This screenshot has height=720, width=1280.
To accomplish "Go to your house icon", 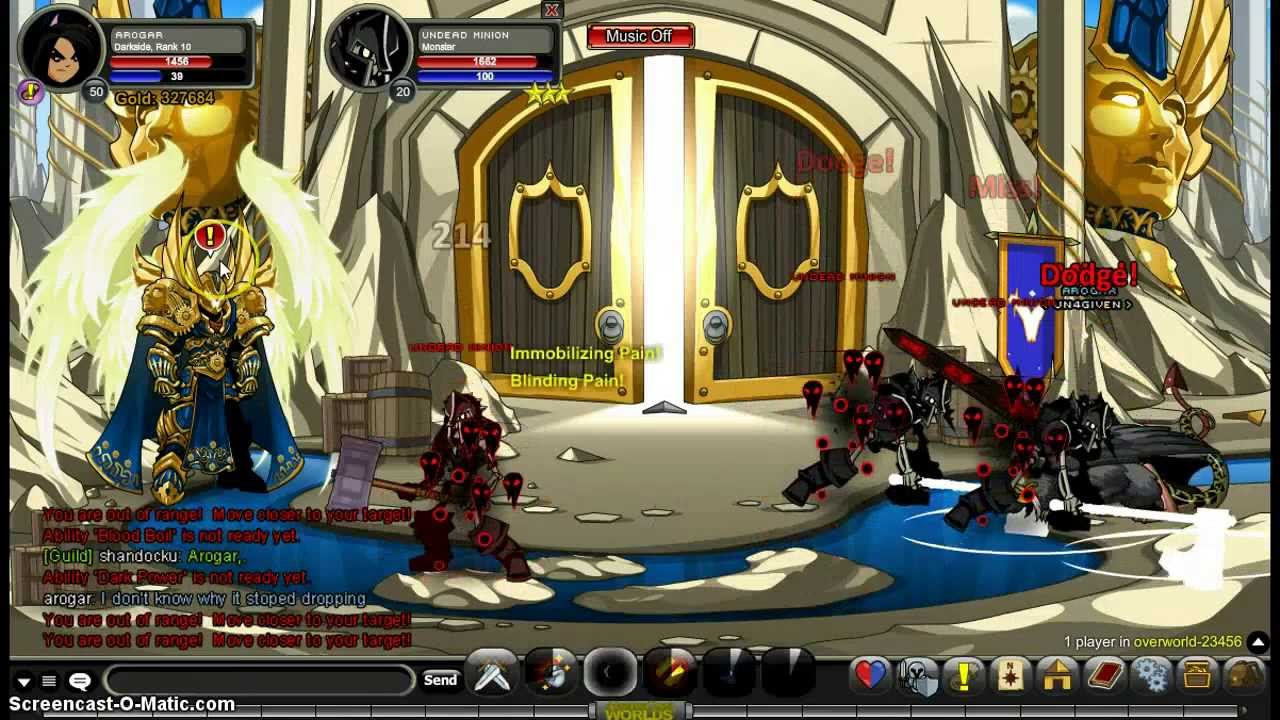I will coord(1057,676).
